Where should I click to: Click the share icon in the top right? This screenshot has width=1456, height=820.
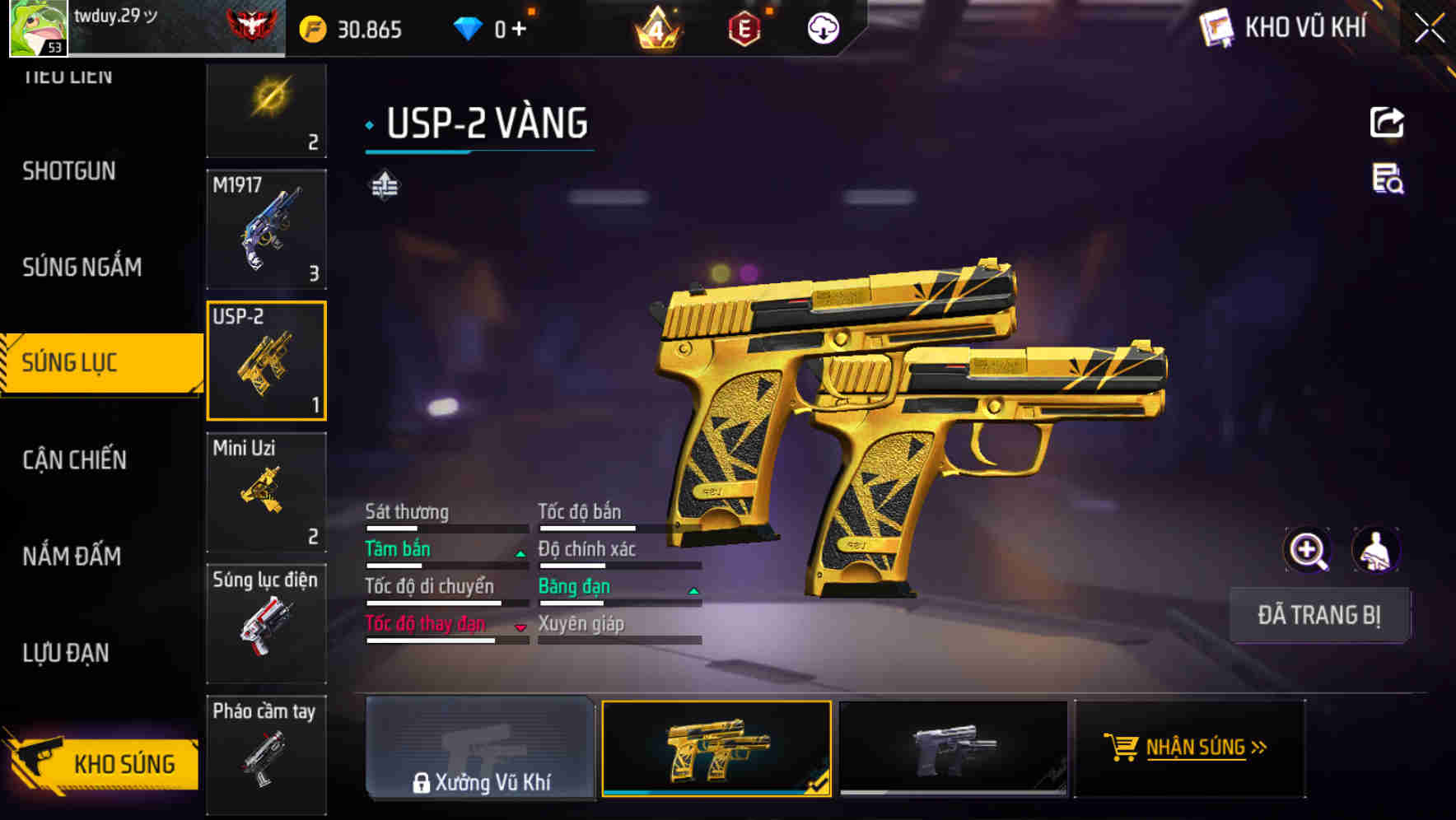pos(1387,121)
